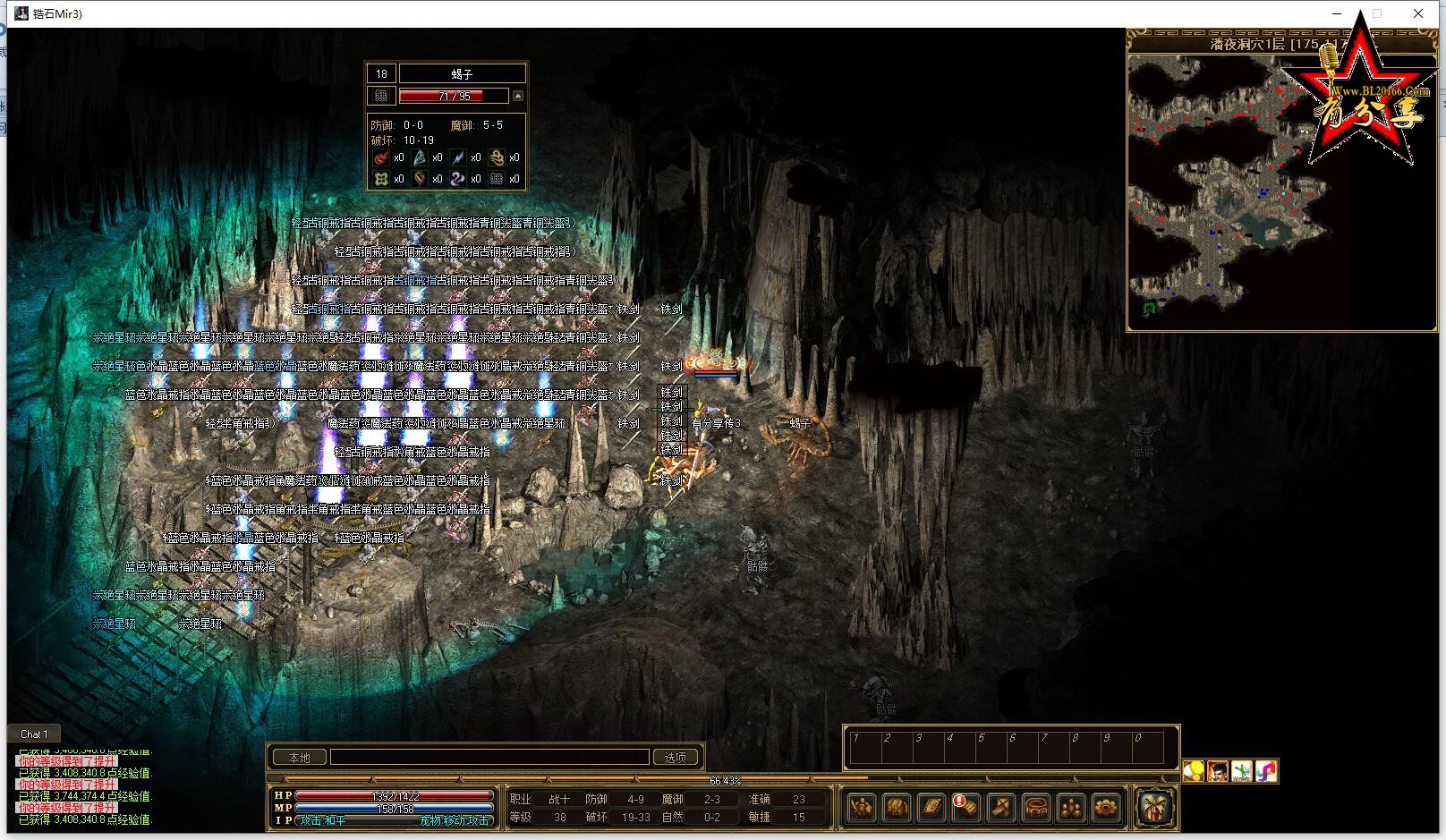Open the skill book icon
Screen dimensions: 1446x840
[x=931, y=808]
